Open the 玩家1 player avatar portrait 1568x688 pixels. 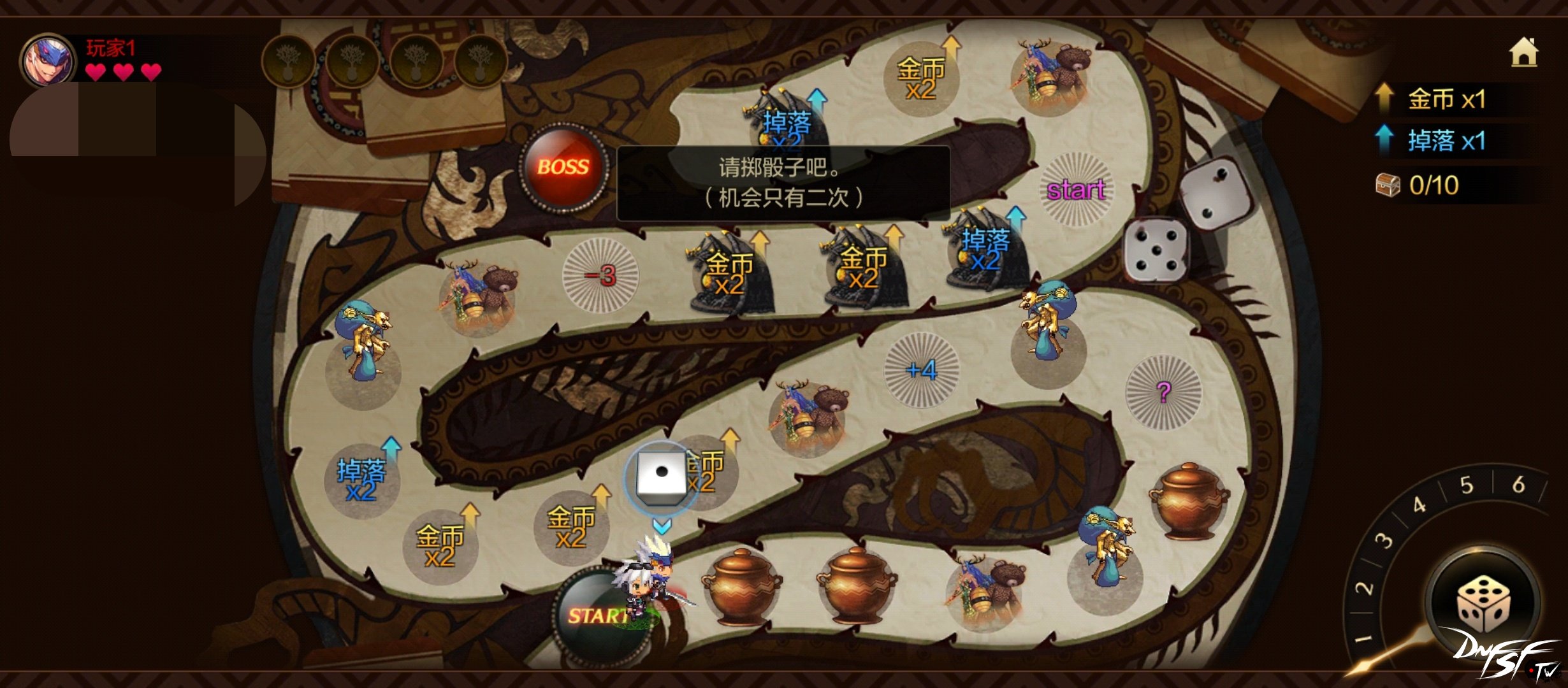tap(48, 62)
